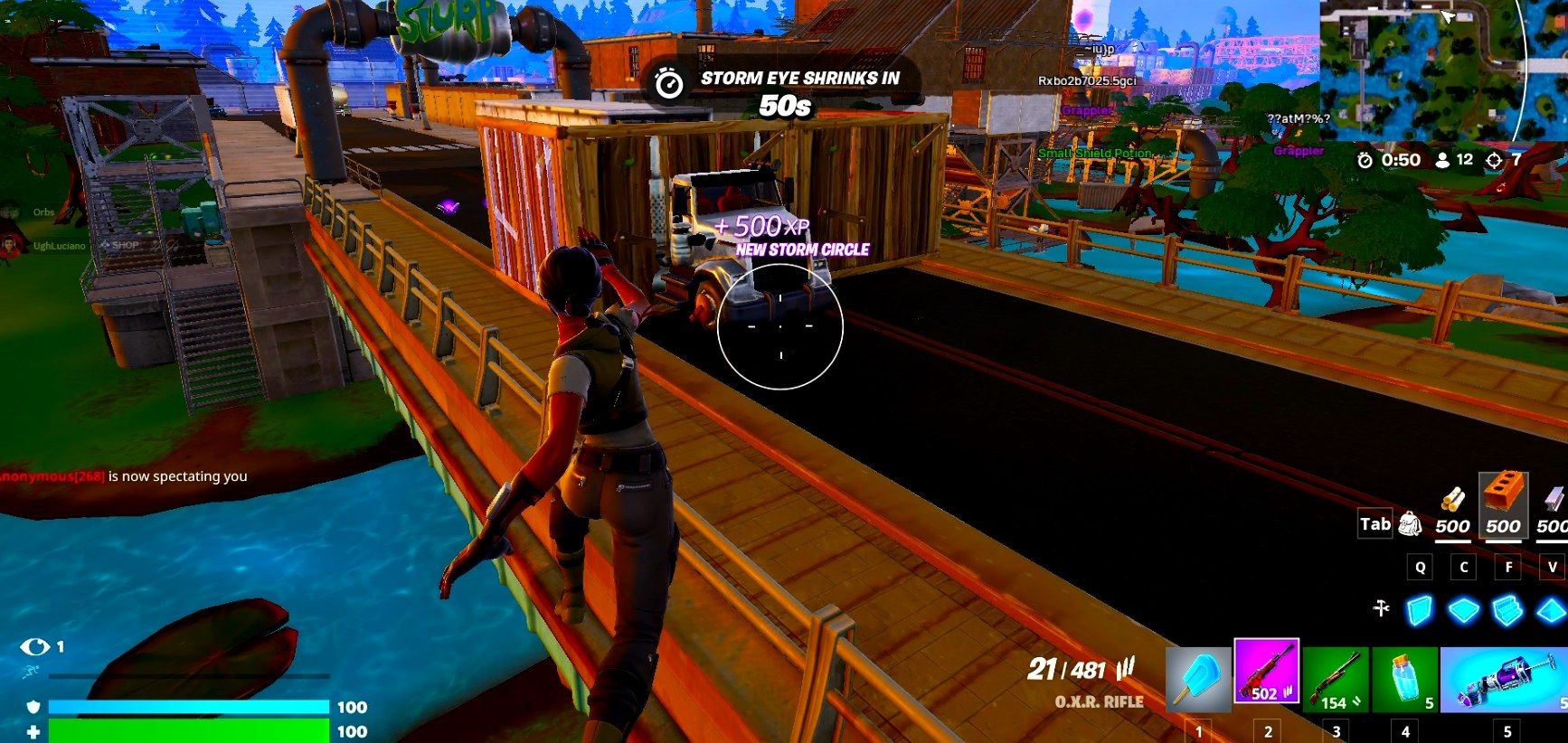This screenshot has width=1568, height=743.
Task: Select the blue popsicle pickaxe slot
Action: click(1198, 680)
